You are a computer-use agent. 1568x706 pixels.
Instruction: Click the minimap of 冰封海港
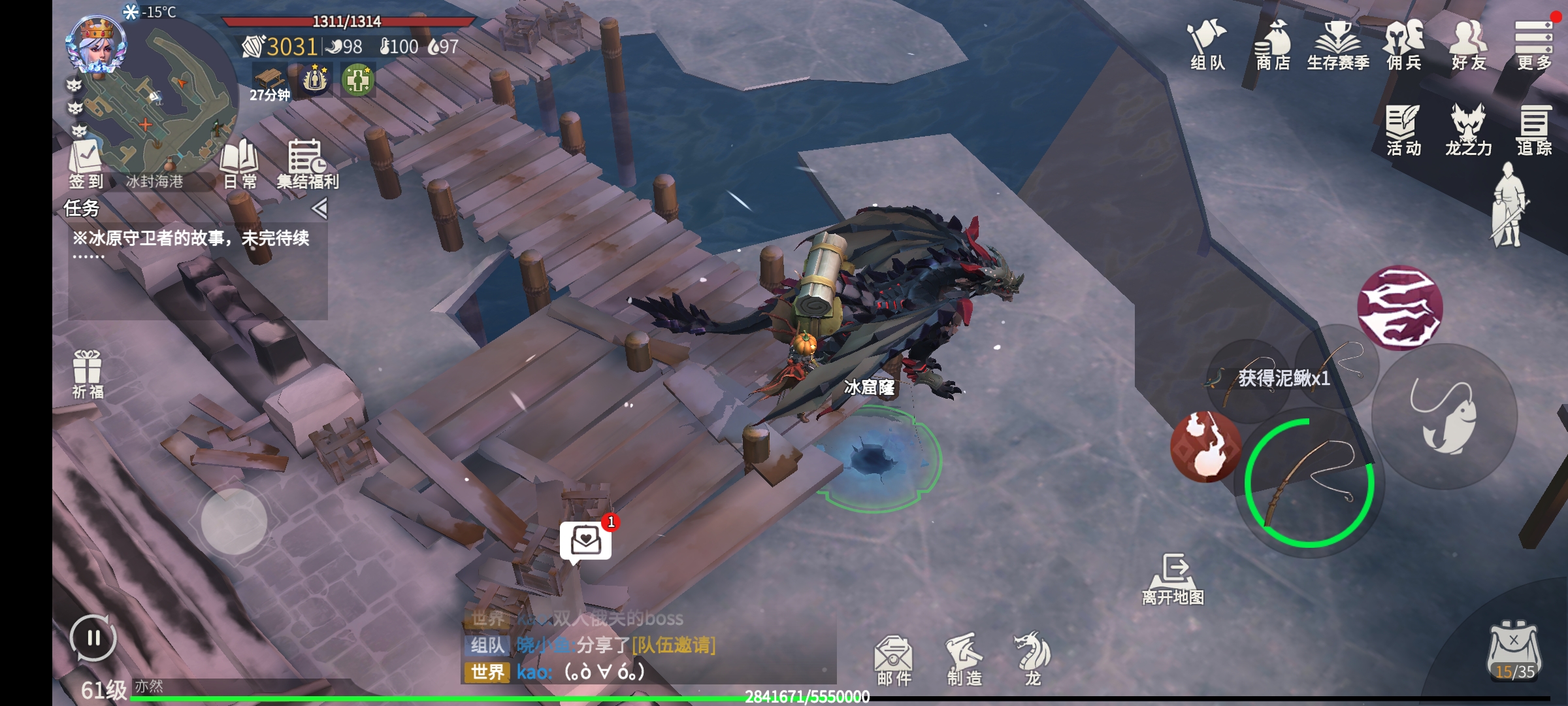163,98
